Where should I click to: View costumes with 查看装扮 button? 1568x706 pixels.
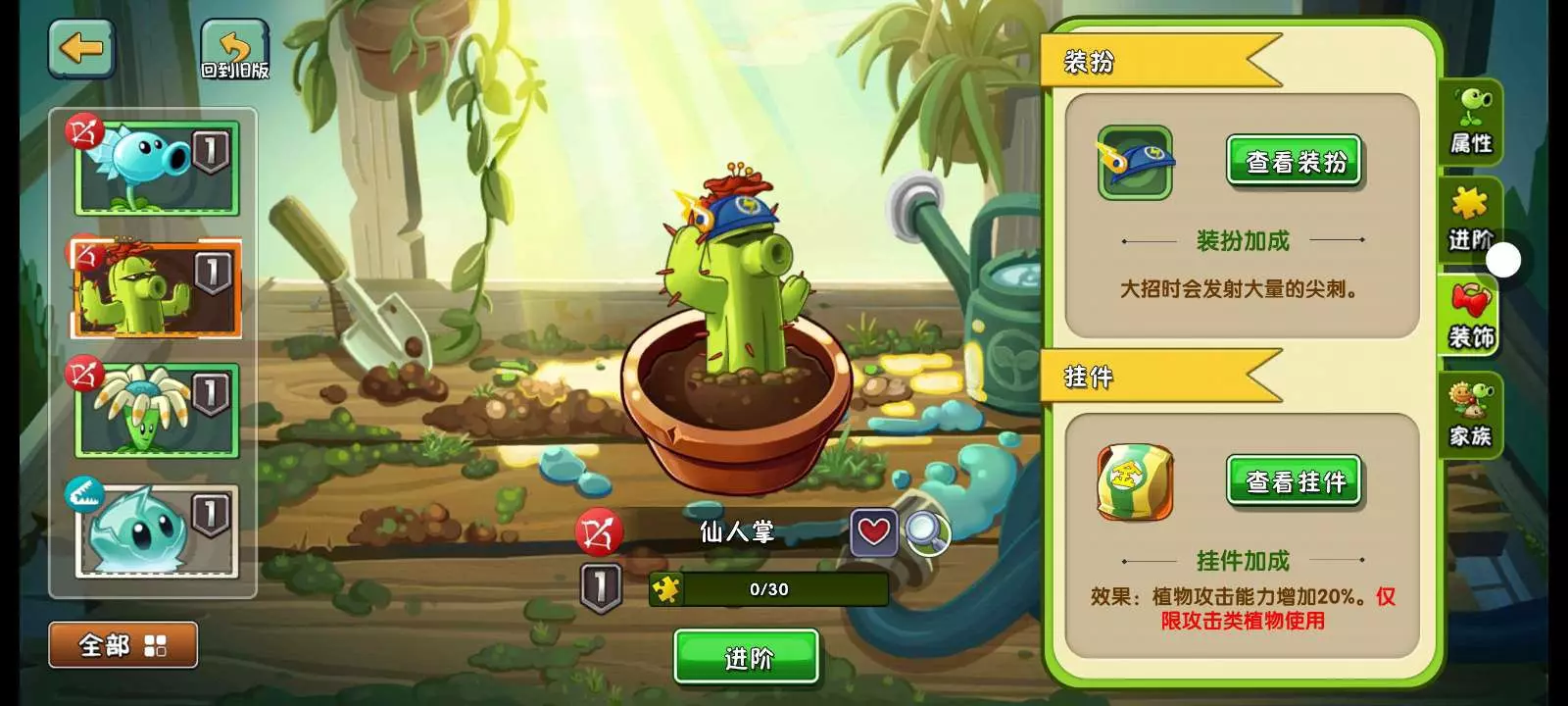[x=1295, y=161]
